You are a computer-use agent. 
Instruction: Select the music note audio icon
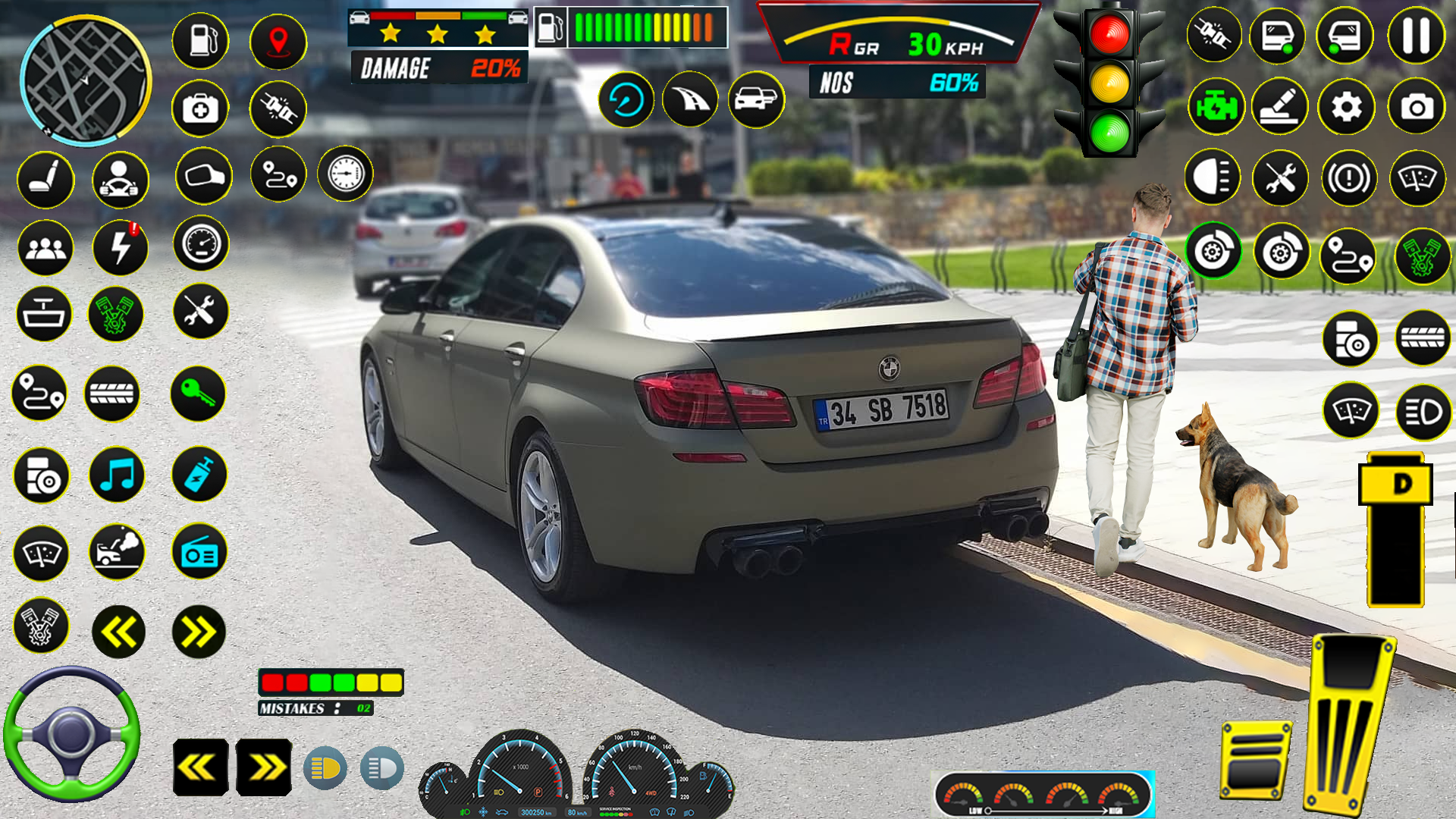coord(117,474)
